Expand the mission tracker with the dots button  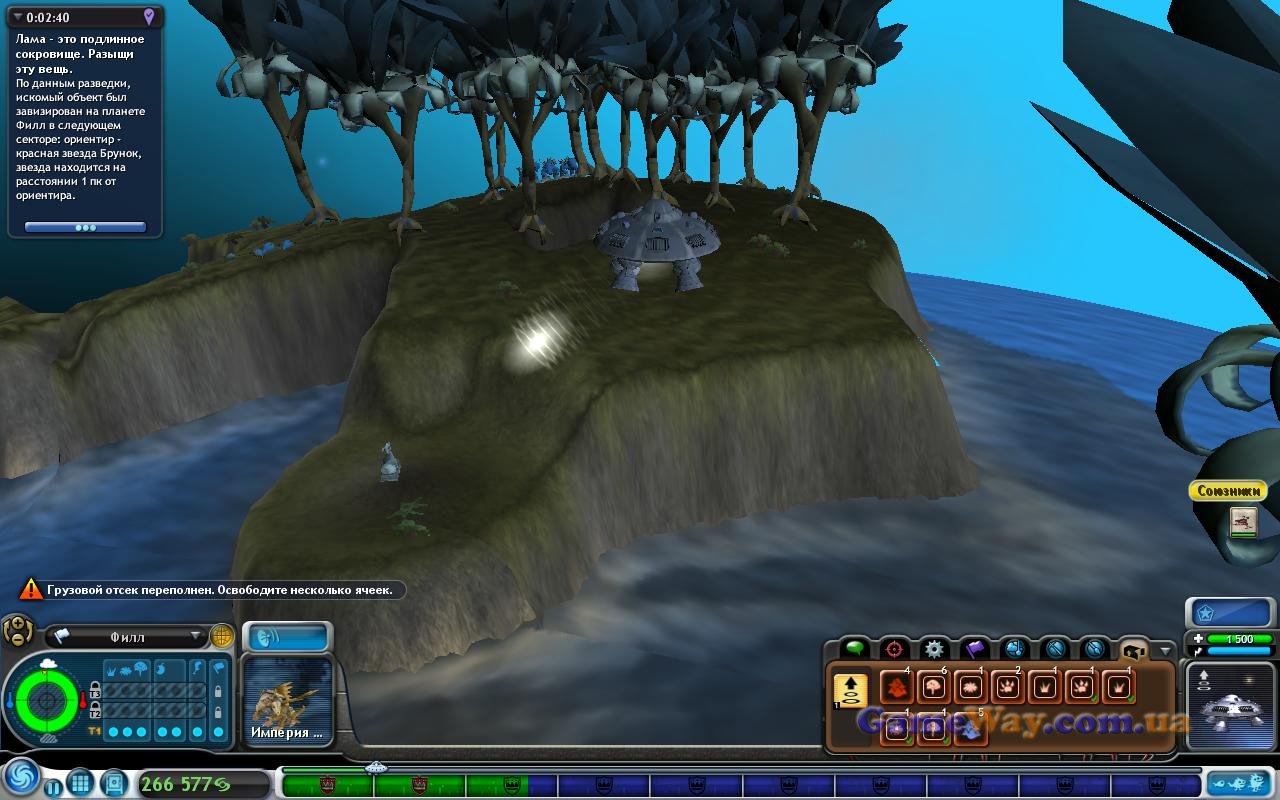[x=85, y=228]
